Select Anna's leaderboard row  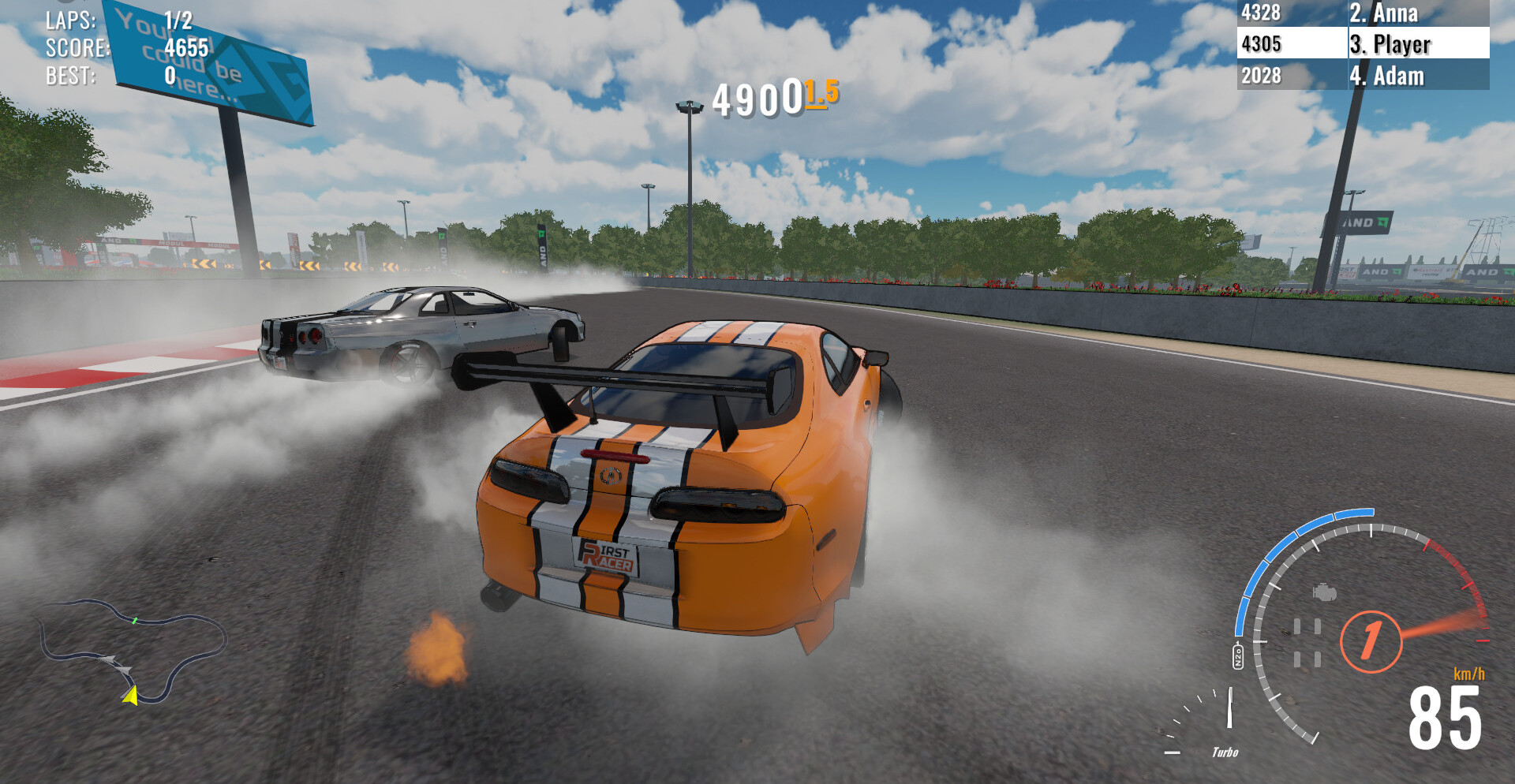1363,13
